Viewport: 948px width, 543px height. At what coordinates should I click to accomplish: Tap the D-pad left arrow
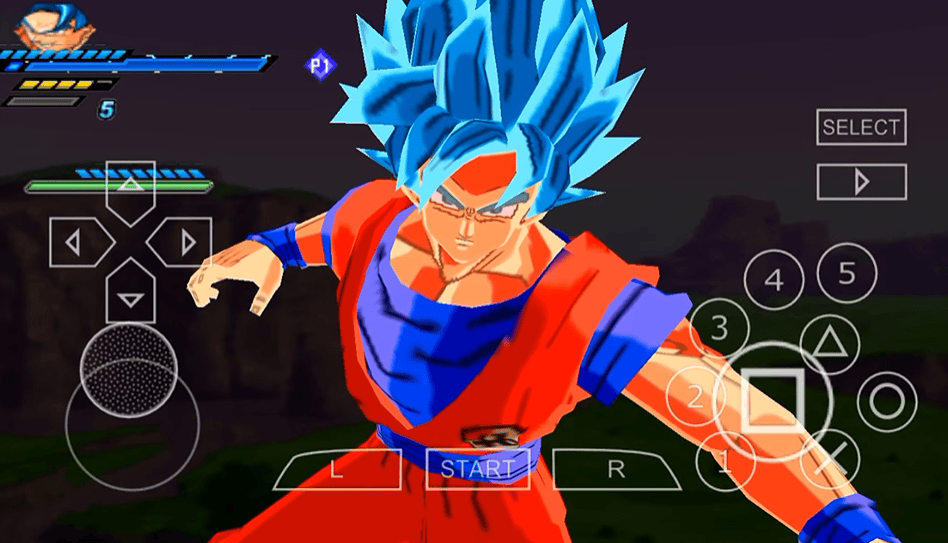[x=76, y=241]
